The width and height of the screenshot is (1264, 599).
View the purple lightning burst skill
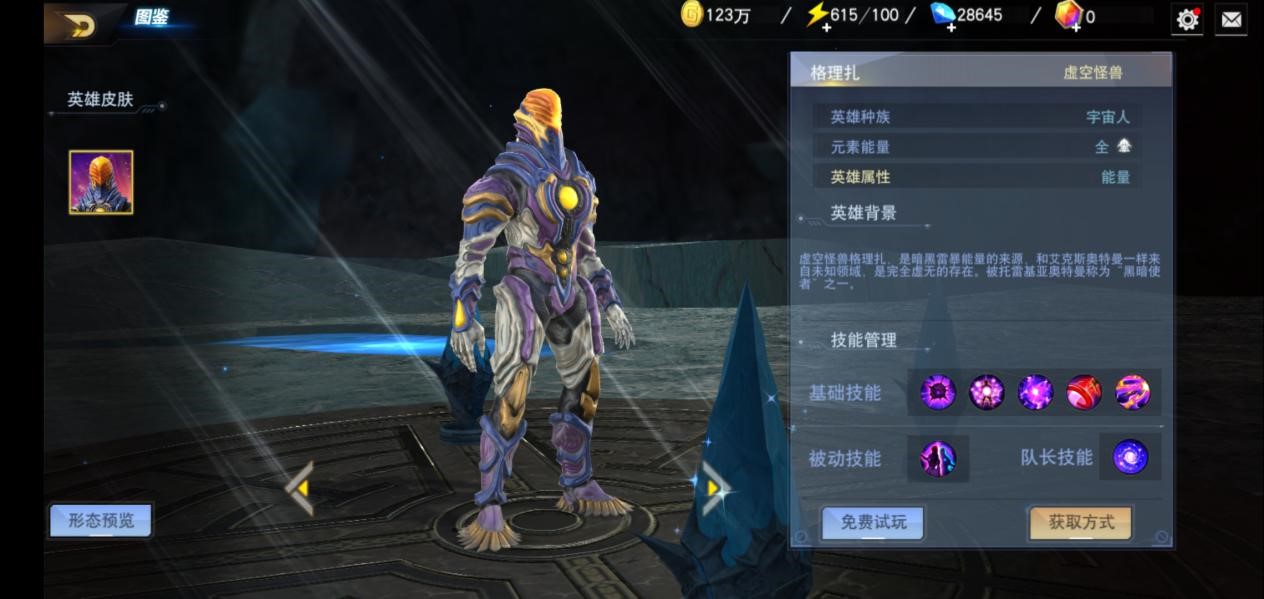[1035, 392]
